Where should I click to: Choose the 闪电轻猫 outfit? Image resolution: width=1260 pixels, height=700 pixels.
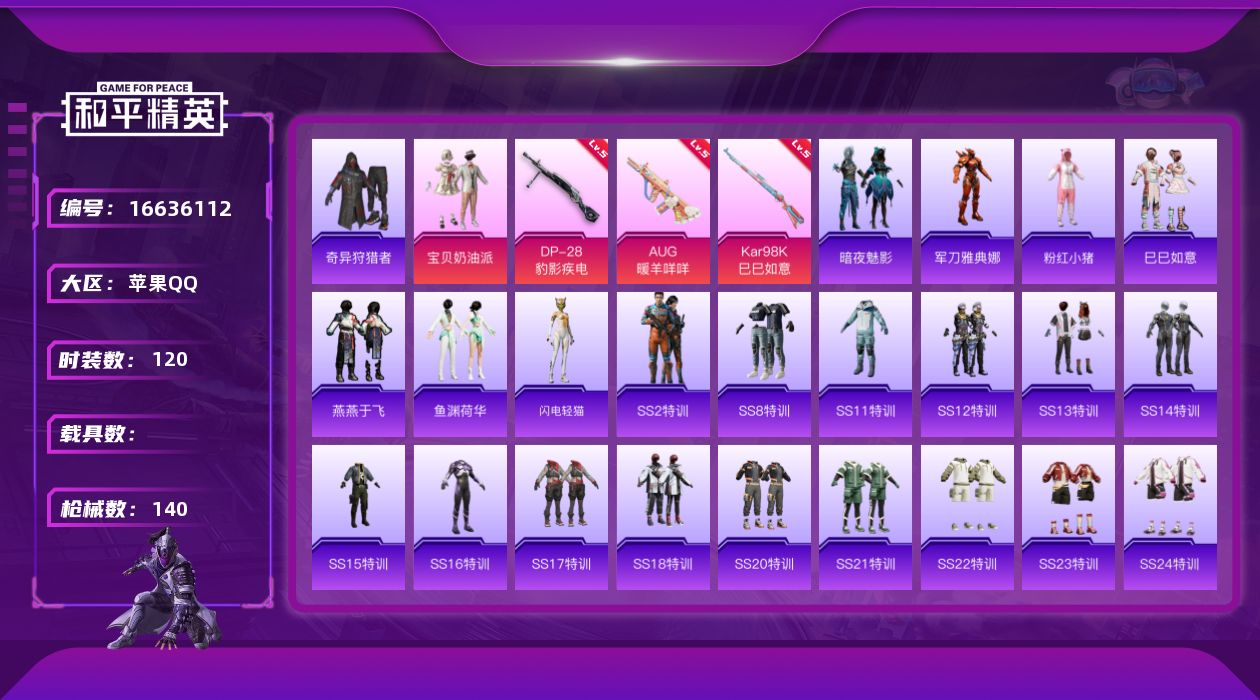(561, 364)
